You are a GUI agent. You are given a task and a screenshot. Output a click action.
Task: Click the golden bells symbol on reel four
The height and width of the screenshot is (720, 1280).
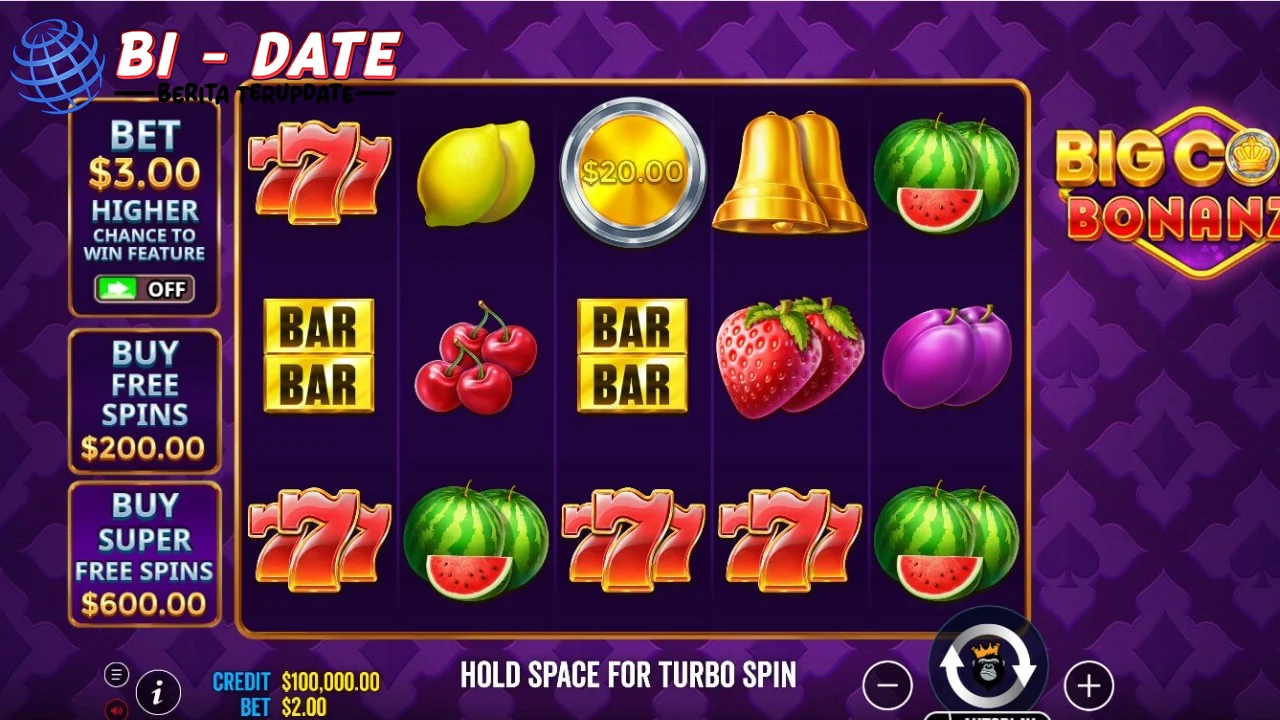tap(789, 170)
